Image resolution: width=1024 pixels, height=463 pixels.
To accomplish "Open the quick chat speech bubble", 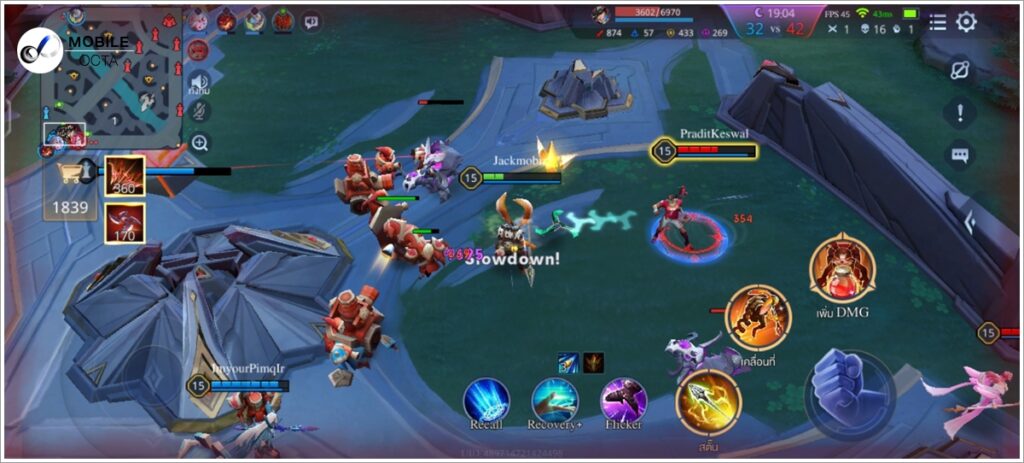I will (x=960, y=155).
